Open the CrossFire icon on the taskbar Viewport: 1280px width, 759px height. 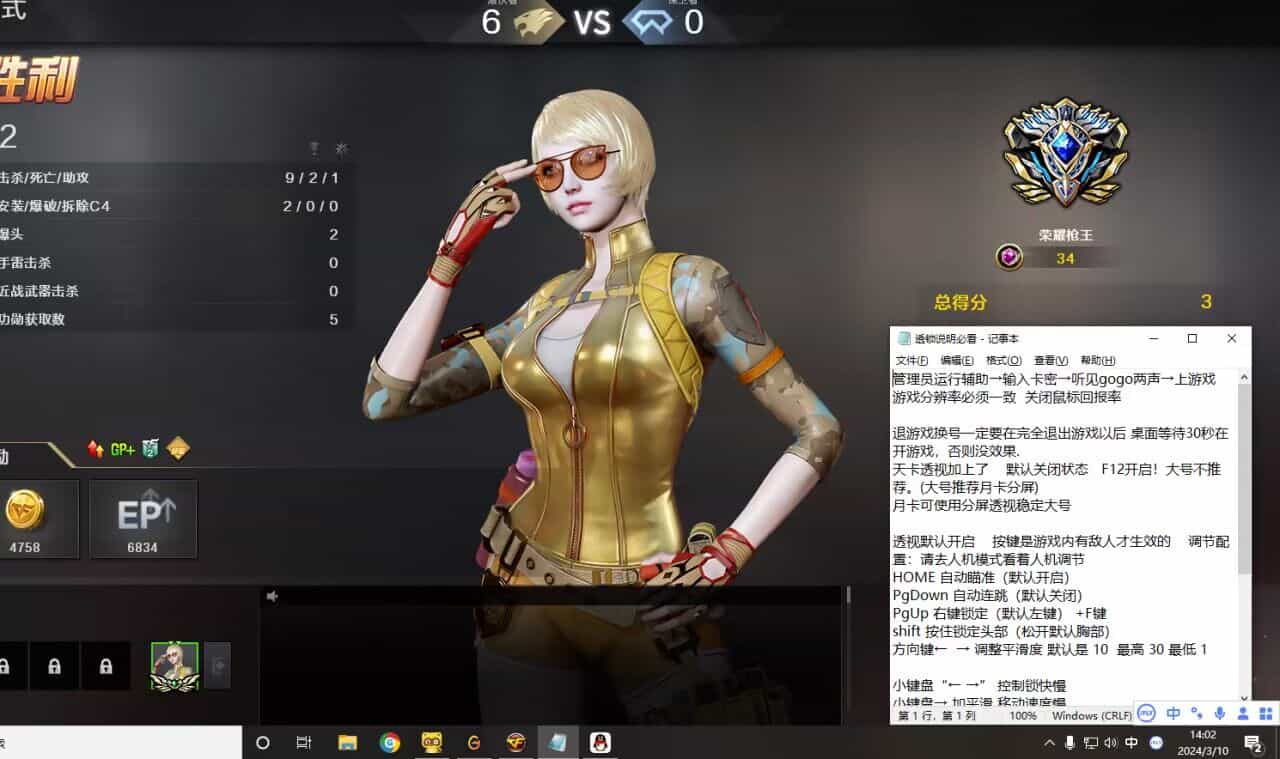(516, 743)
